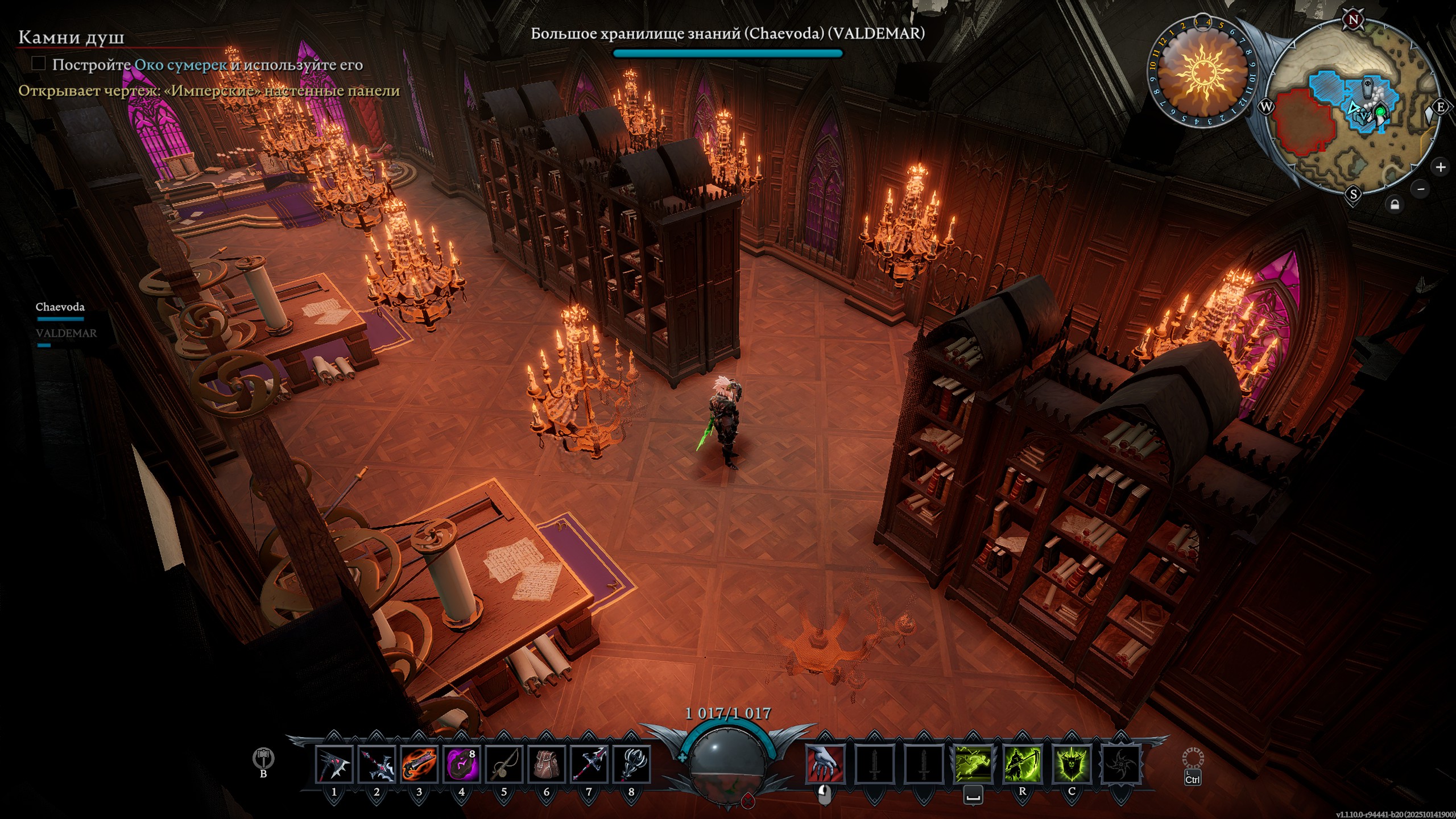Choose the fiery pistol in slot 3
The height and width of the screenshot is (819, 1456).
click(x=419, y=764)
